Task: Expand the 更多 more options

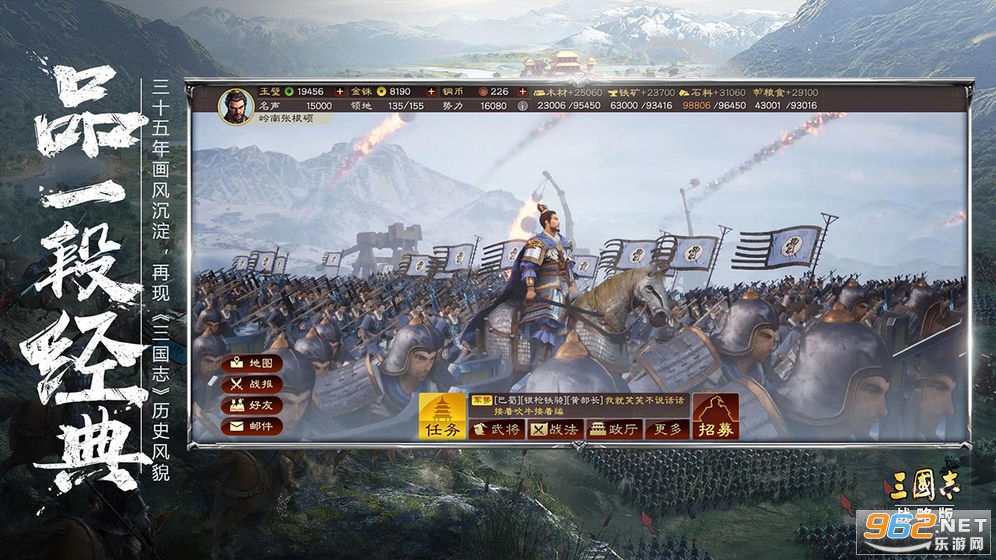Action: pos(667,429)
